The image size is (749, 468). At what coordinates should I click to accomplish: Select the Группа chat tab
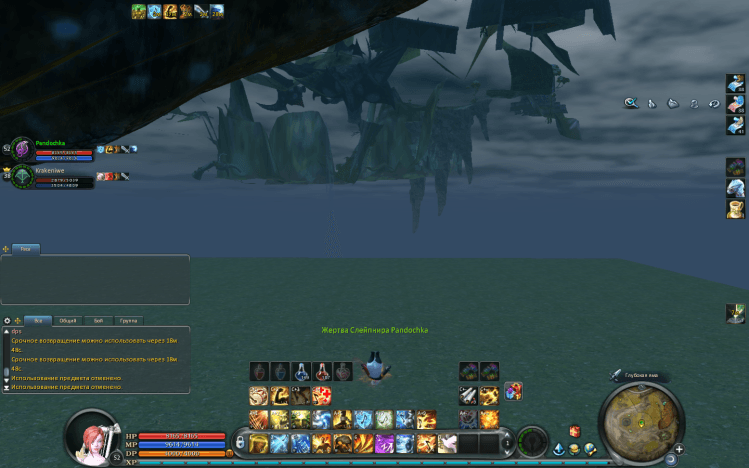(x=128, y=321)
